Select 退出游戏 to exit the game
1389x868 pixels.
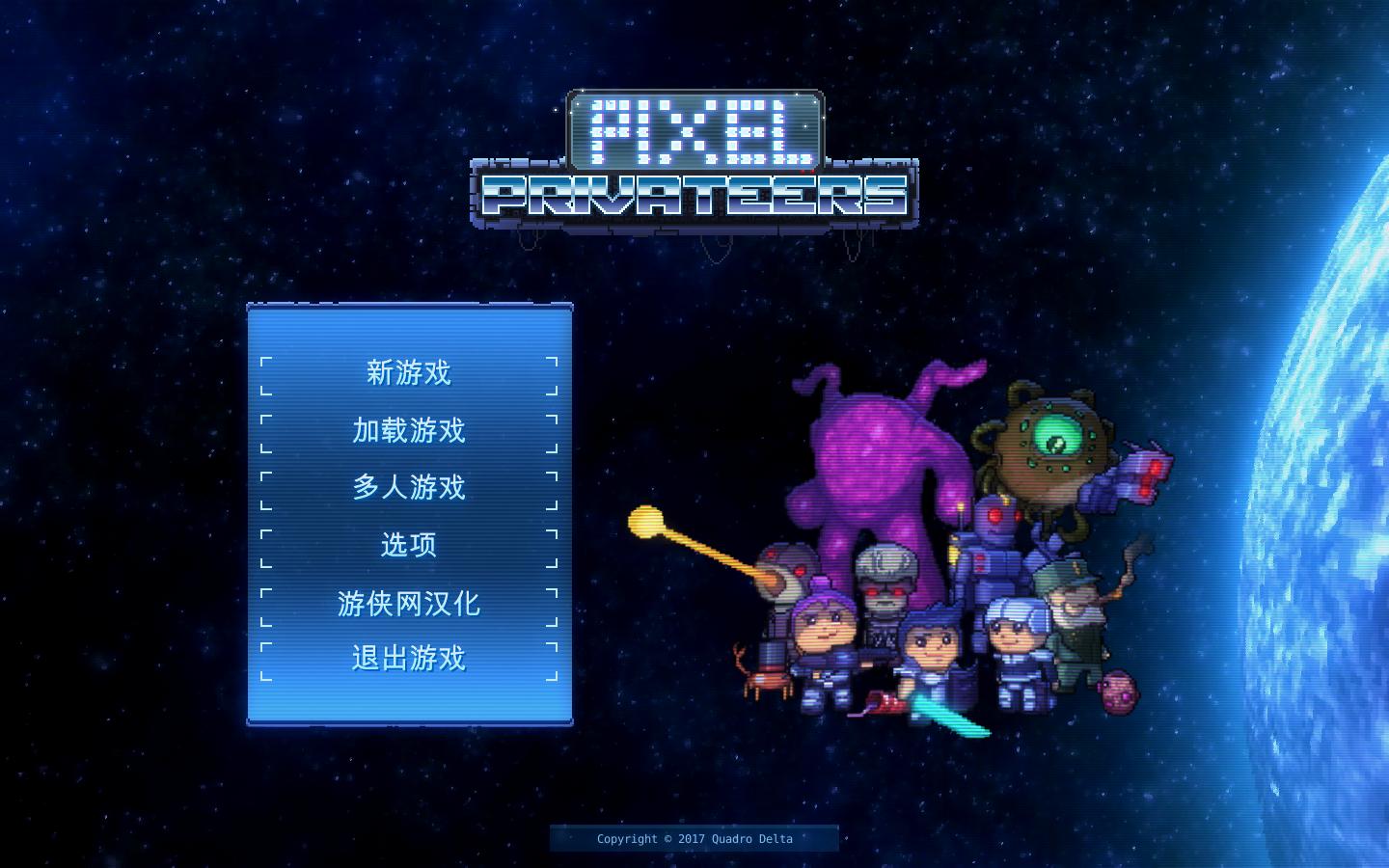[408, 658]
